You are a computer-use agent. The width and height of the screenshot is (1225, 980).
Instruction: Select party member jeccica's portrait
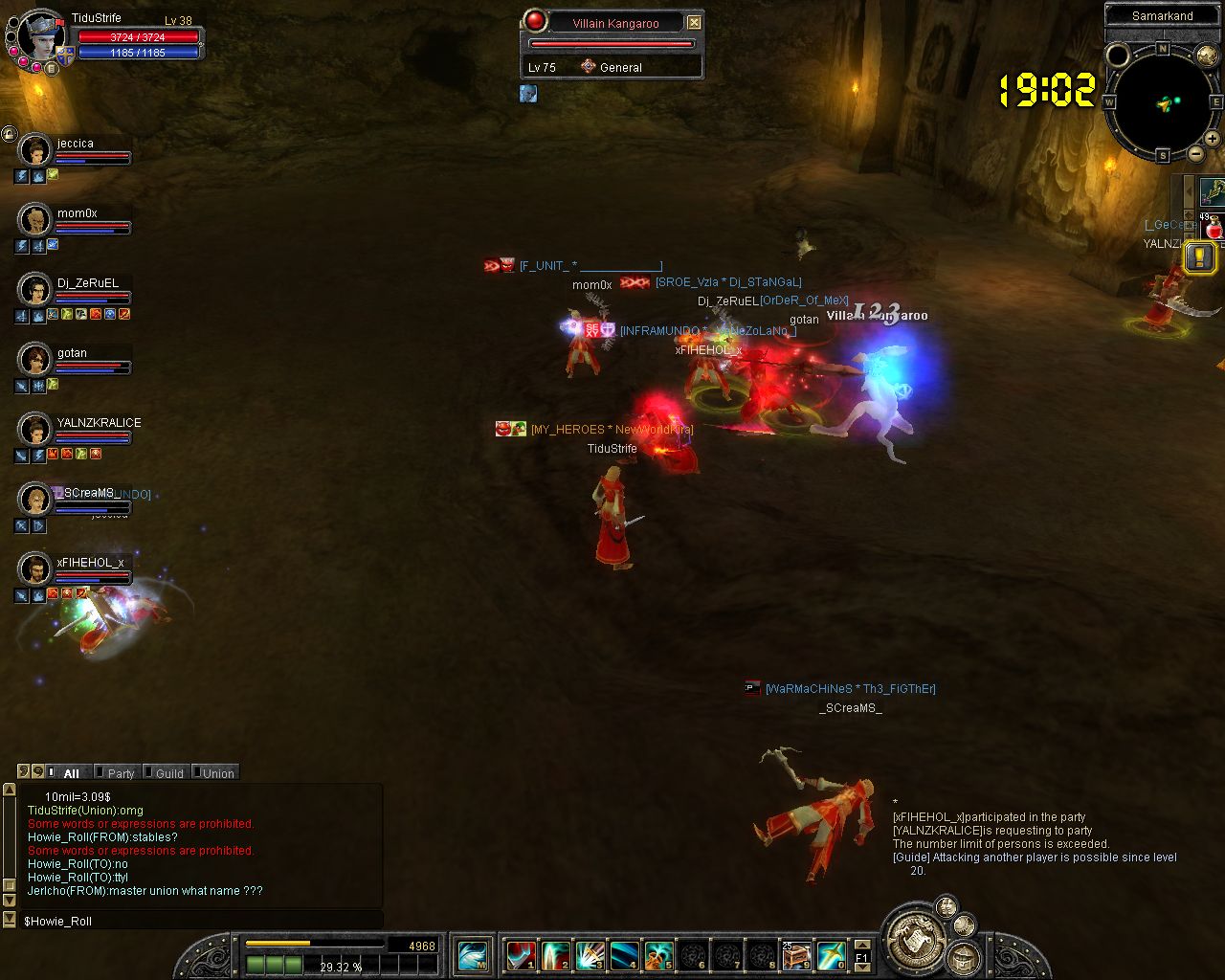35,150
